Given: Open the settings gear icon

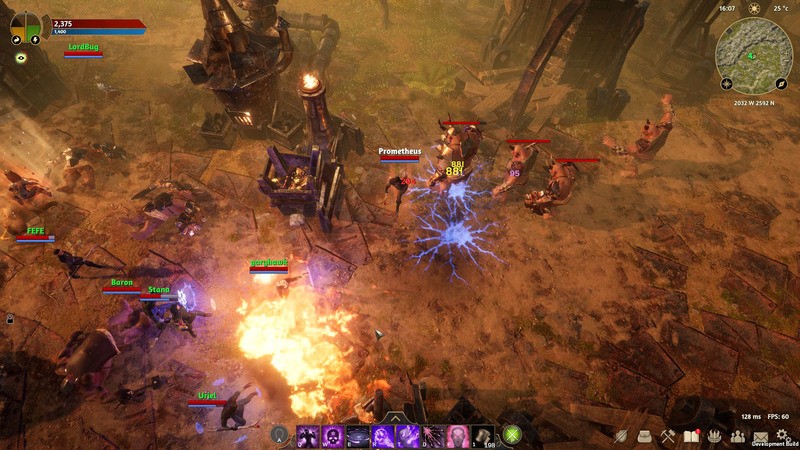Looking at the screenshot, I should [x=783, y=436].
